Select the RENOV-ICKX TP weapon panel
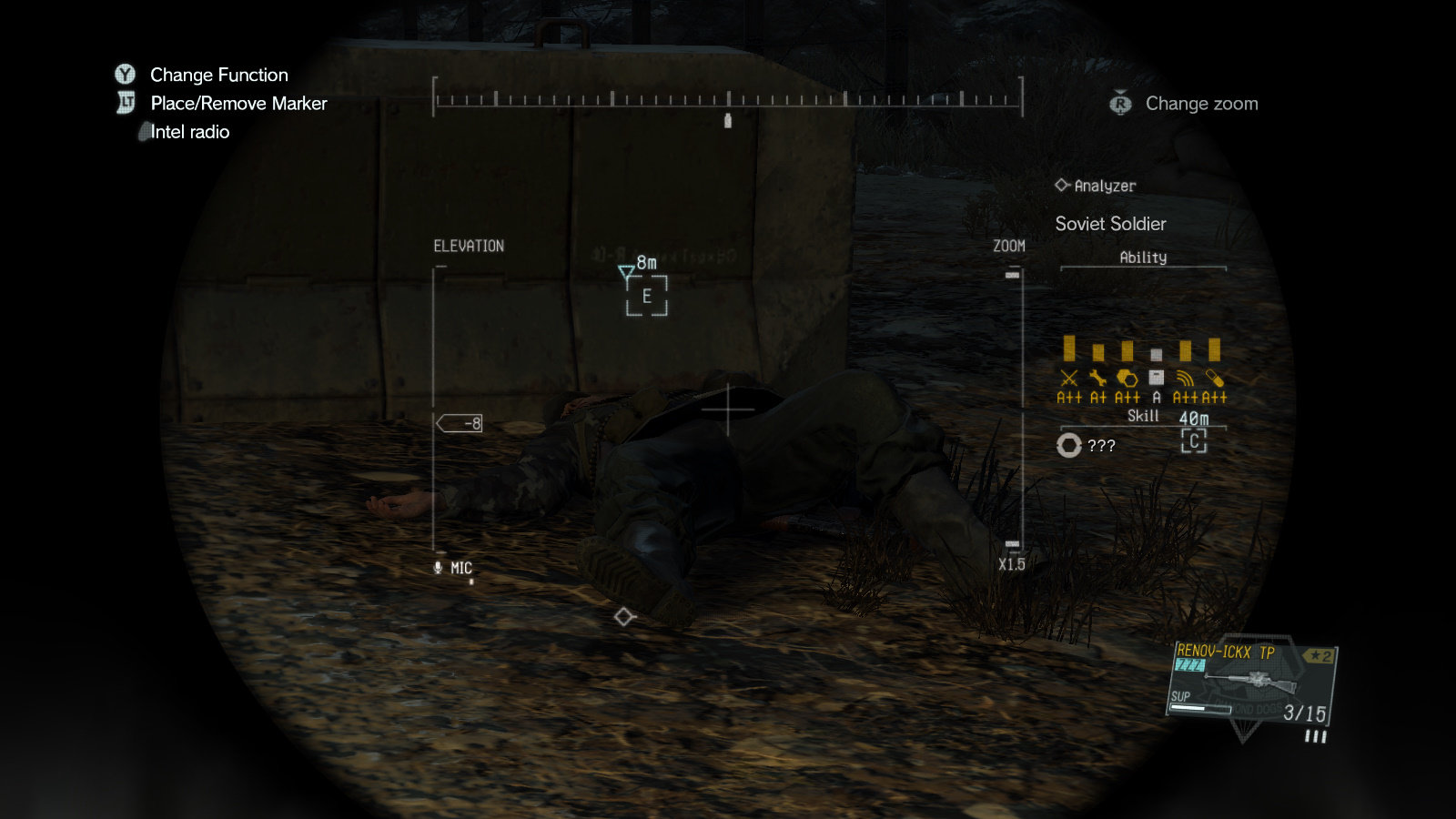The image size is (1456, 819). coord(1251,682)
